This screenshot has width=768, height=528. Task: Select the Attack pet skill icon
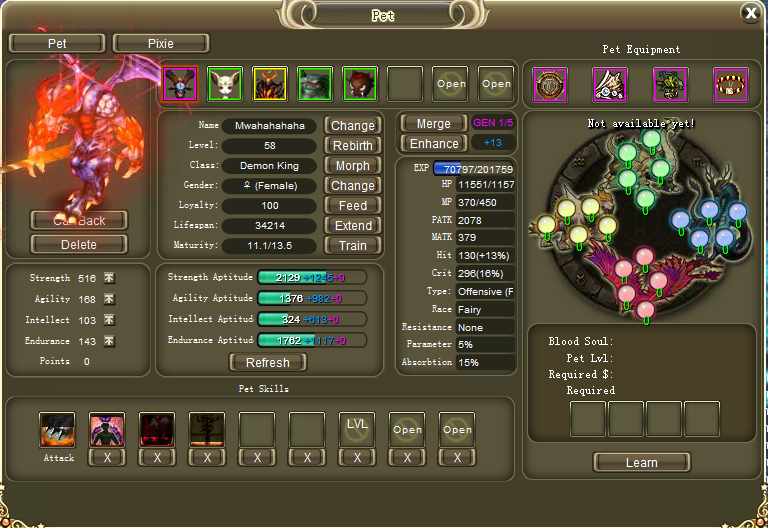(x=57, y=429)
